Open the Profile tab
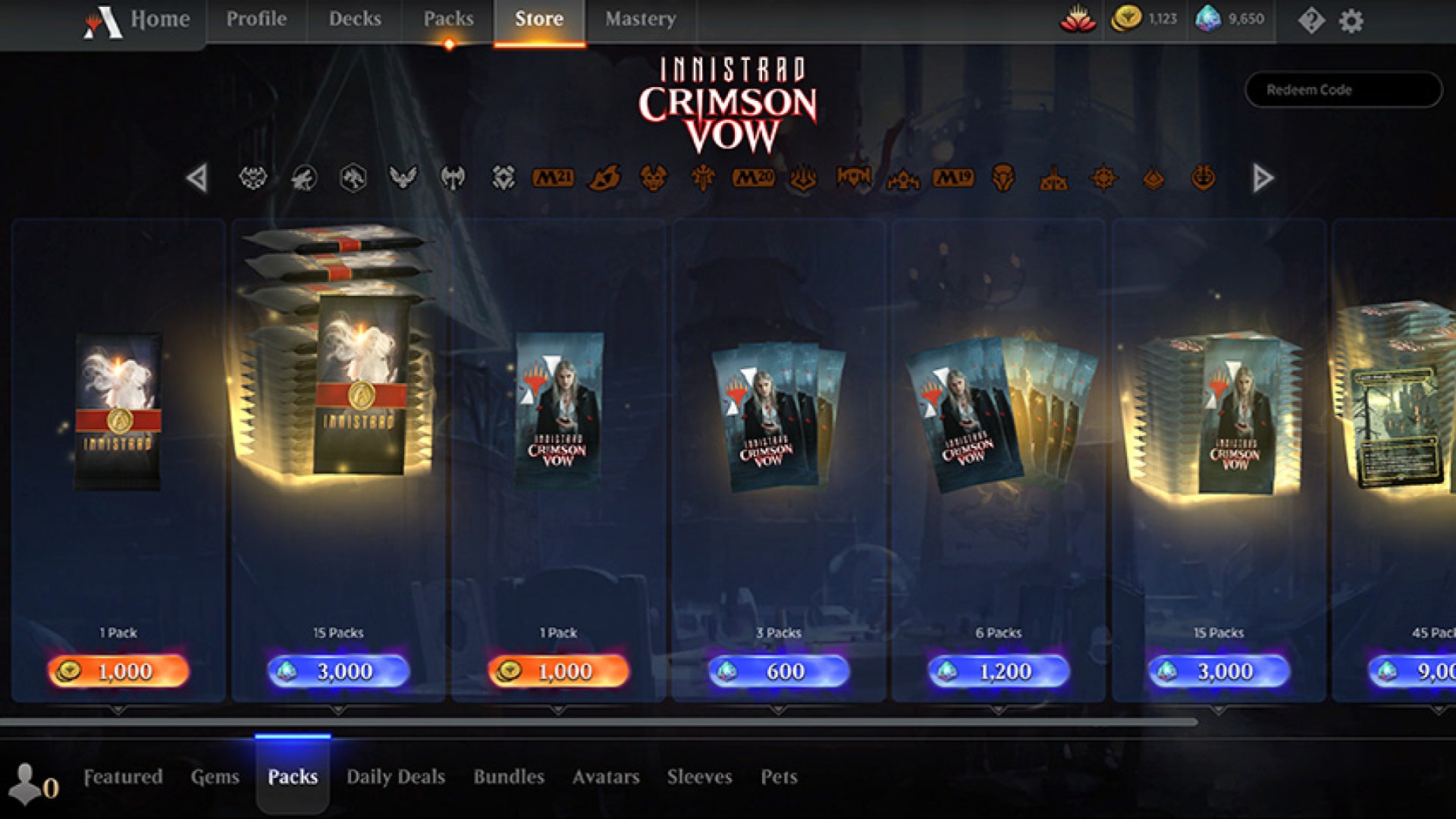This screenshot has height=819, width=1456. click(256, 19)
